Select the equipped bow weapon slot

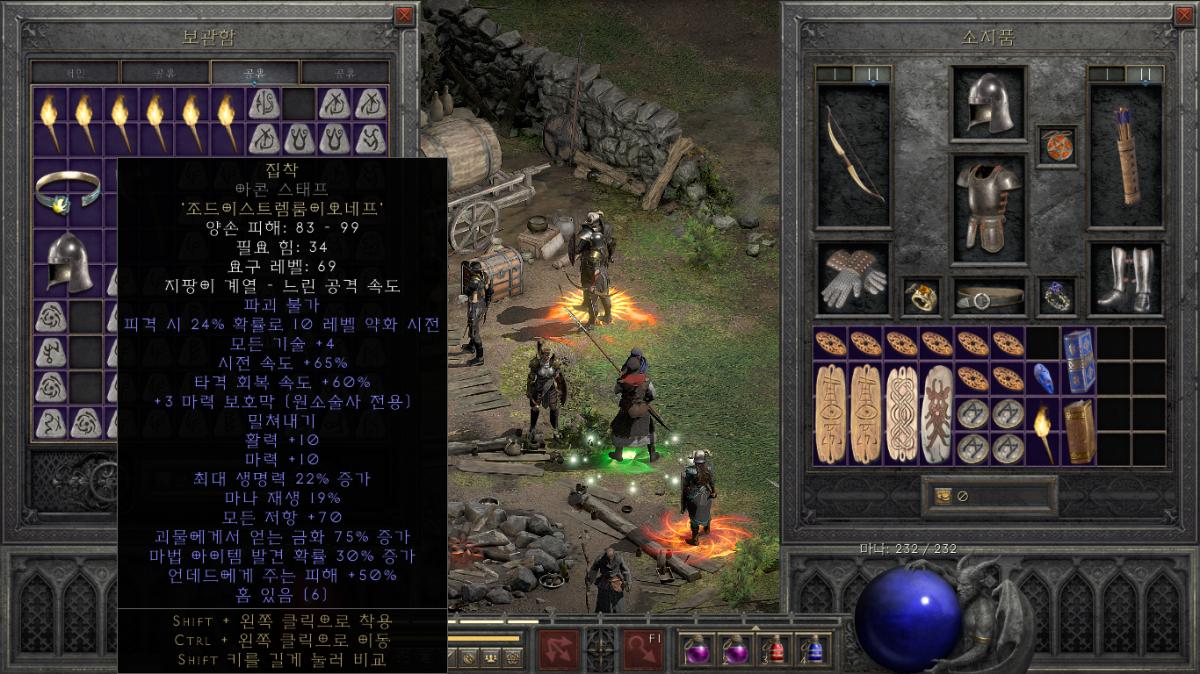tap(853, 154)
